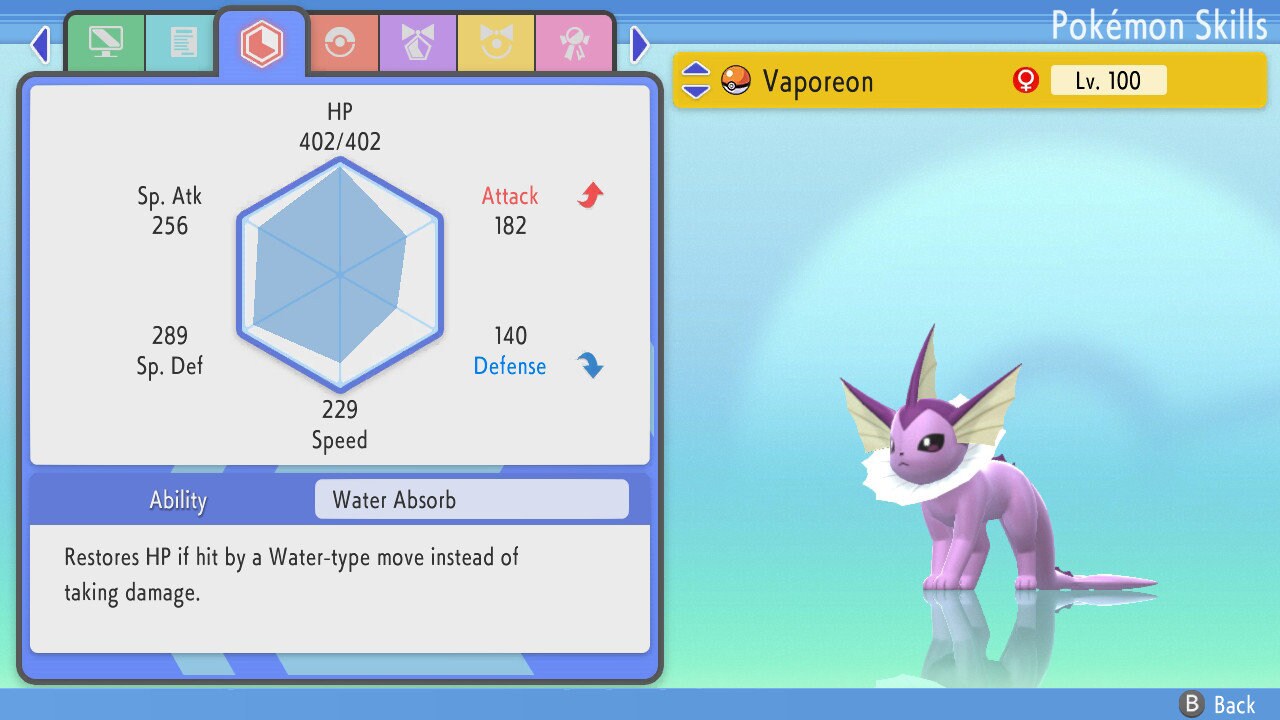Switch to the purple bow contest tab

tap(417, 43)
